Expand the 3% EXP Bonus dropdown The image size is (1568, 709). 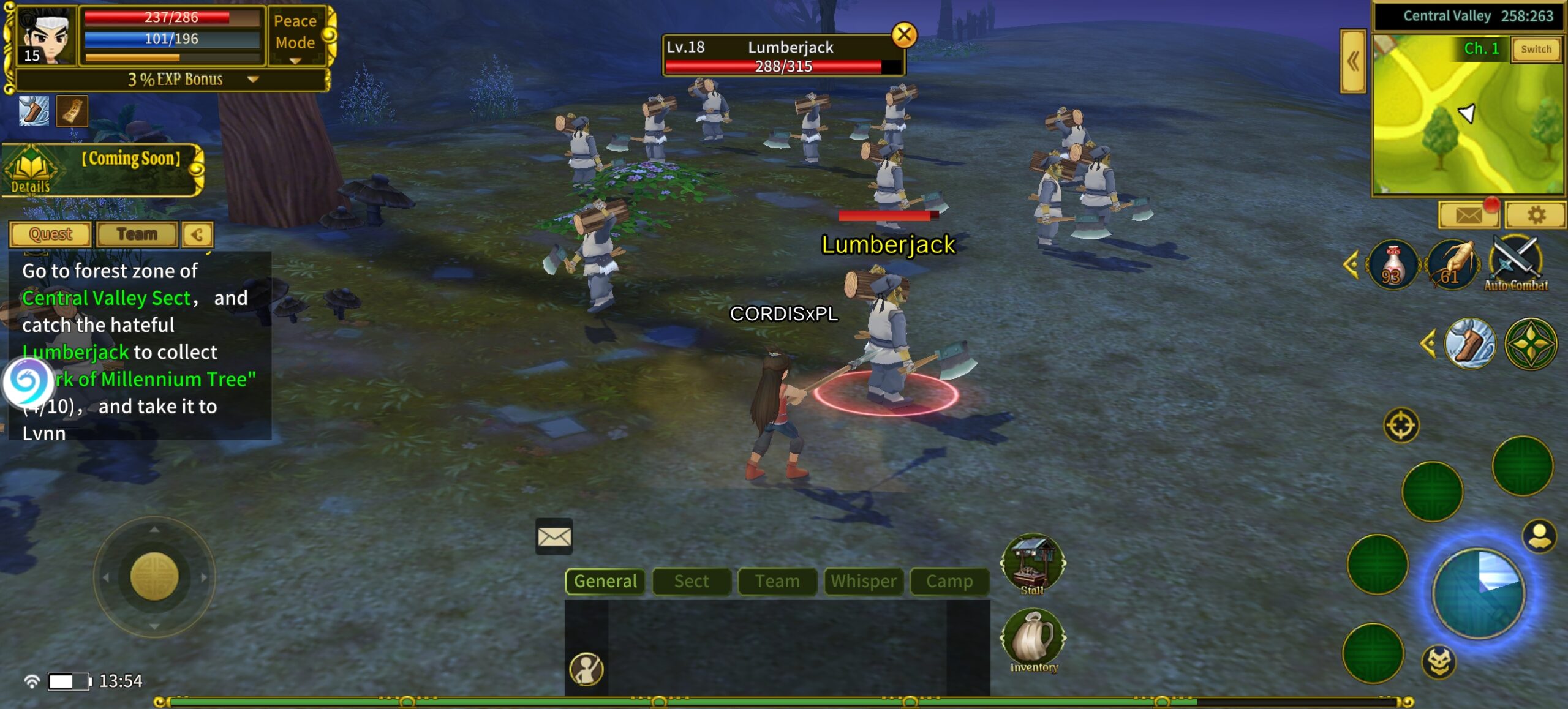tap(252, 80)
